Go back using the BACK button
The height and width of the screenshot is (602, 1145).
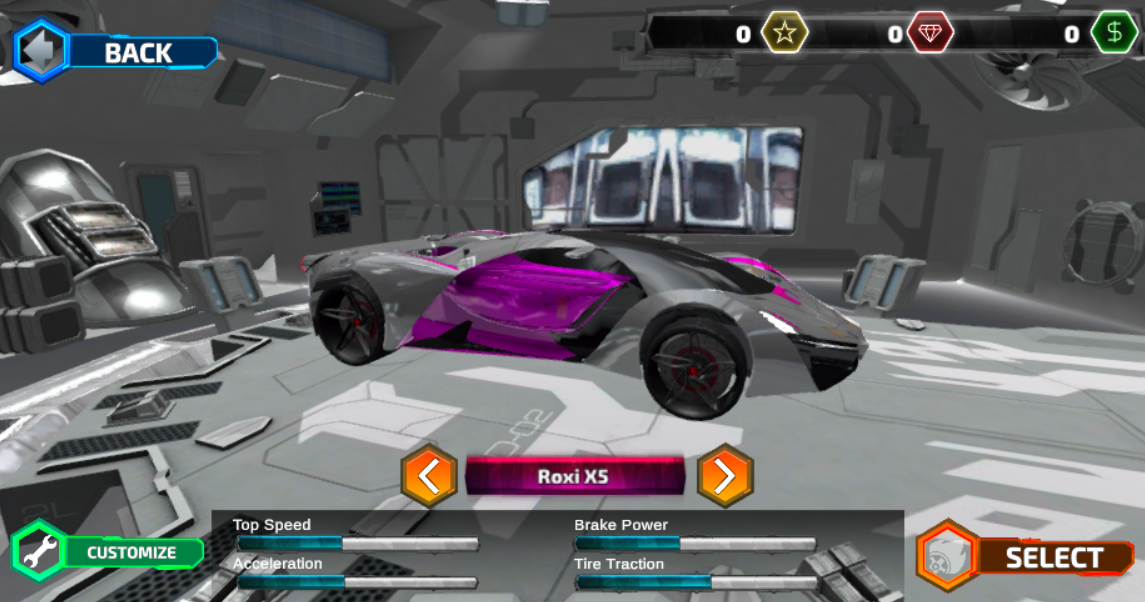point(115,52)
